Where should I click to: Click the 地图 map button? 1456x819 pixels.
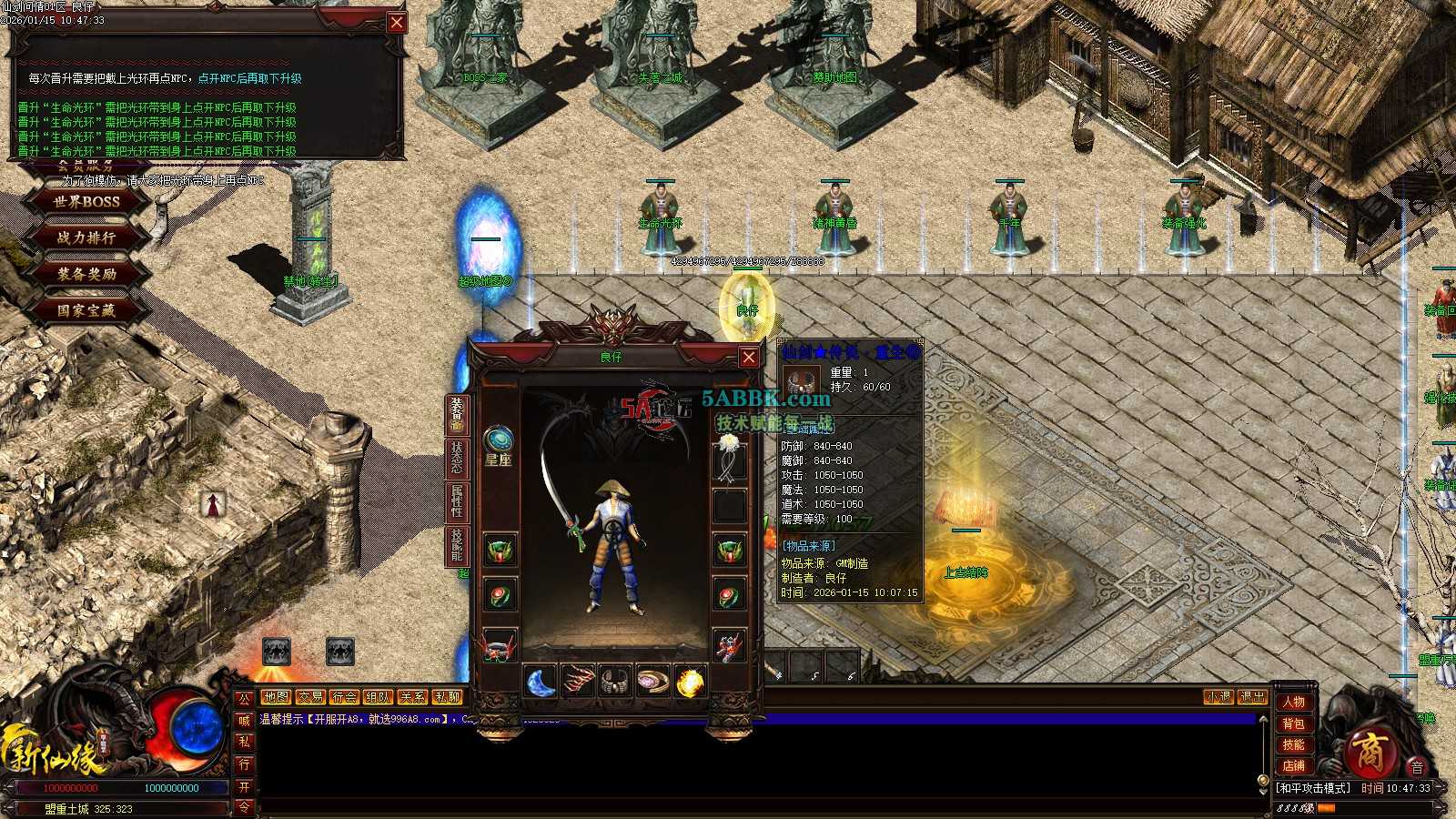point(276,697)
